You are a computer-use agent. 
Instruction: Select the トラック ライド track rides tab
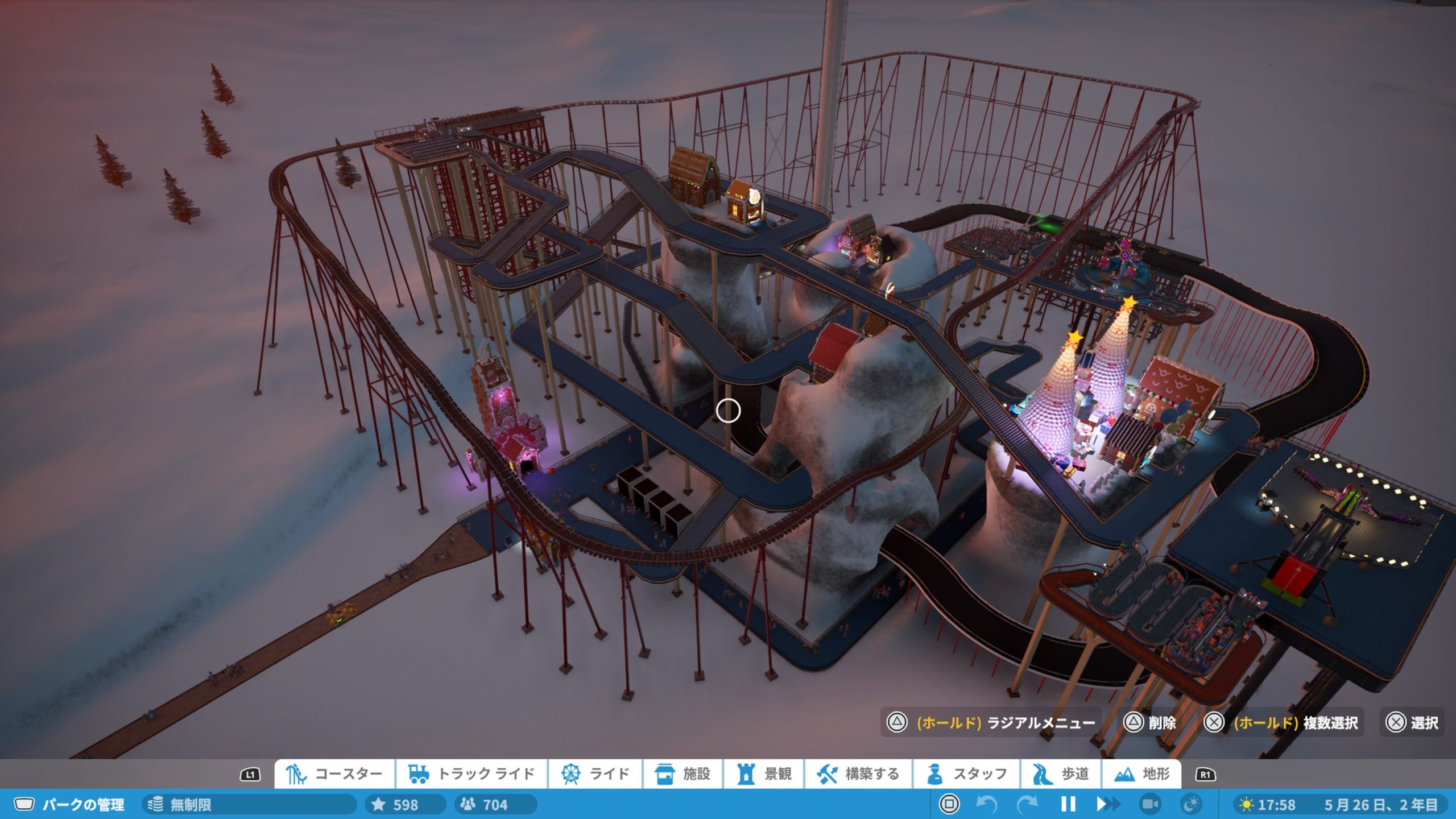tap(471, 774)
